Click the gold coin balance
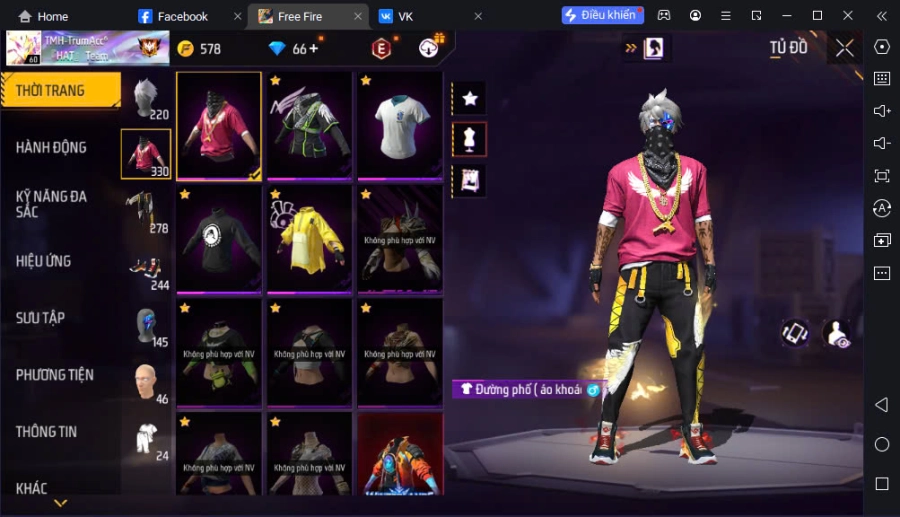The image size is (900, 517). [200, 49]
